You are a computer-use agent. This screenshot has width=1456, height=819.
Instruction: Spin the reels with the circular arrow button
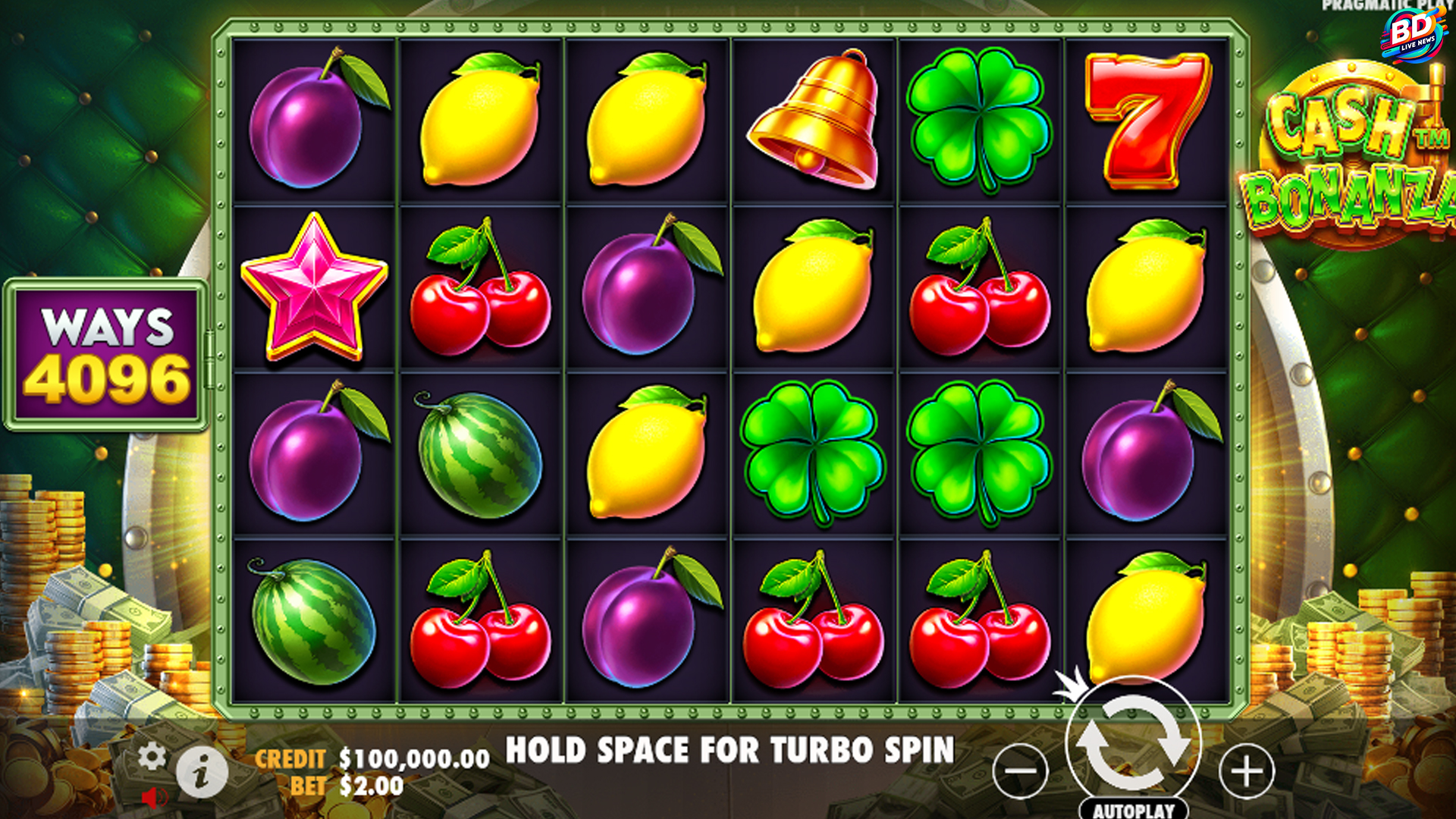[x=1133, y=742]
